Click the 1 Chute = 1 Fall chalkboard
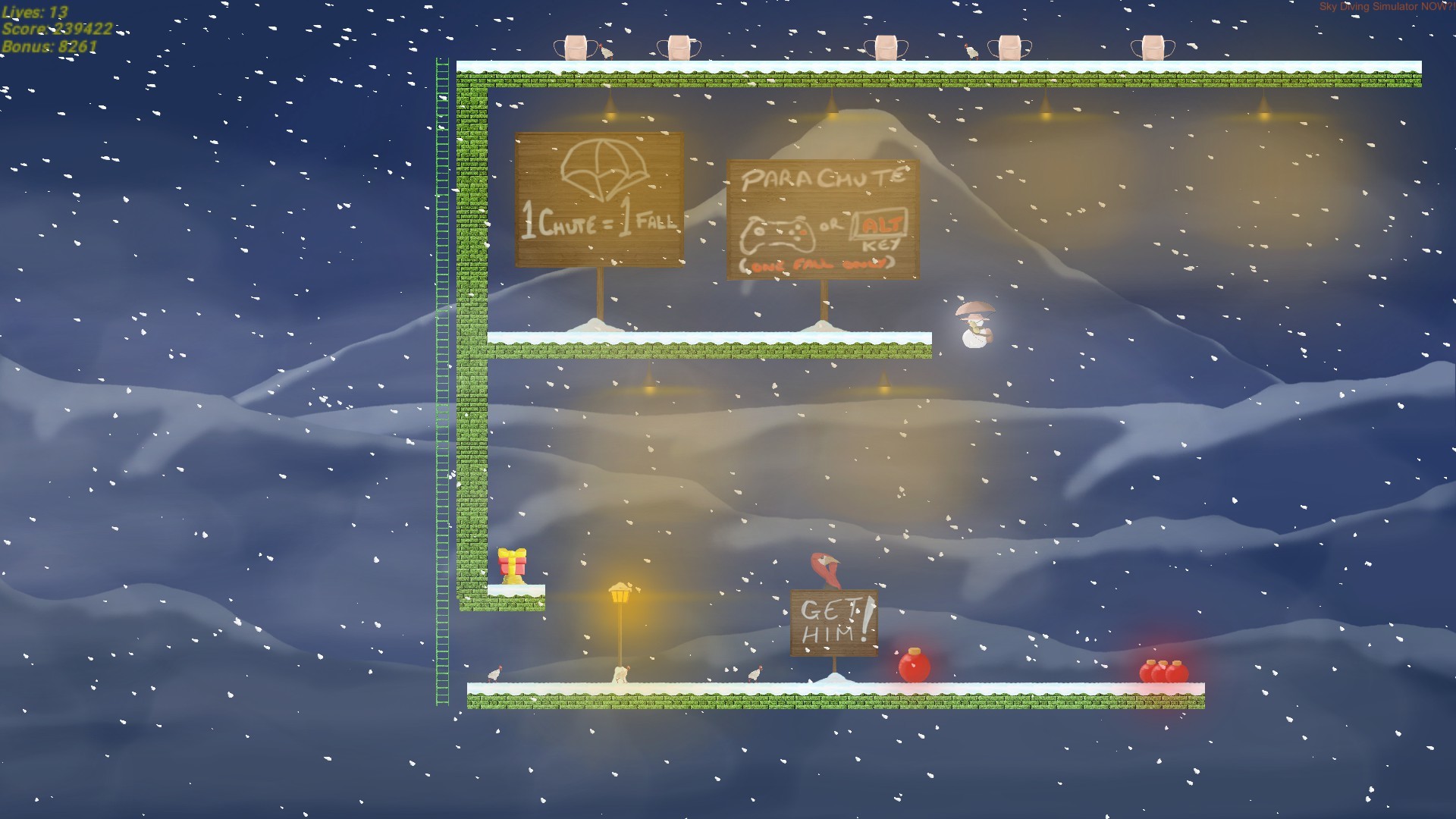 point(599,201)
